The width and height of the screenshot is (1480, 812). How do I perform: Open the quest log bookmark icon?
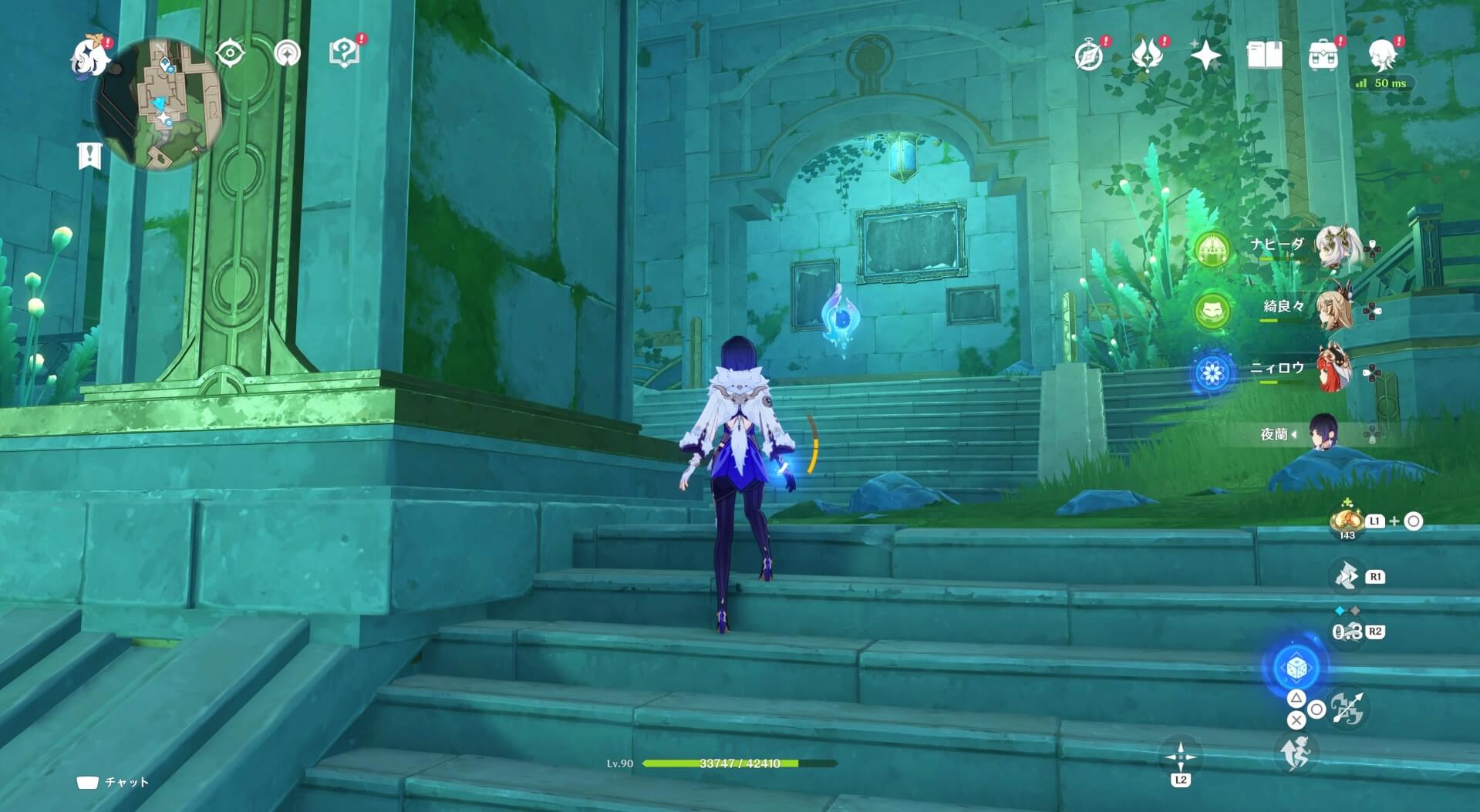click(x=89, y=155)
